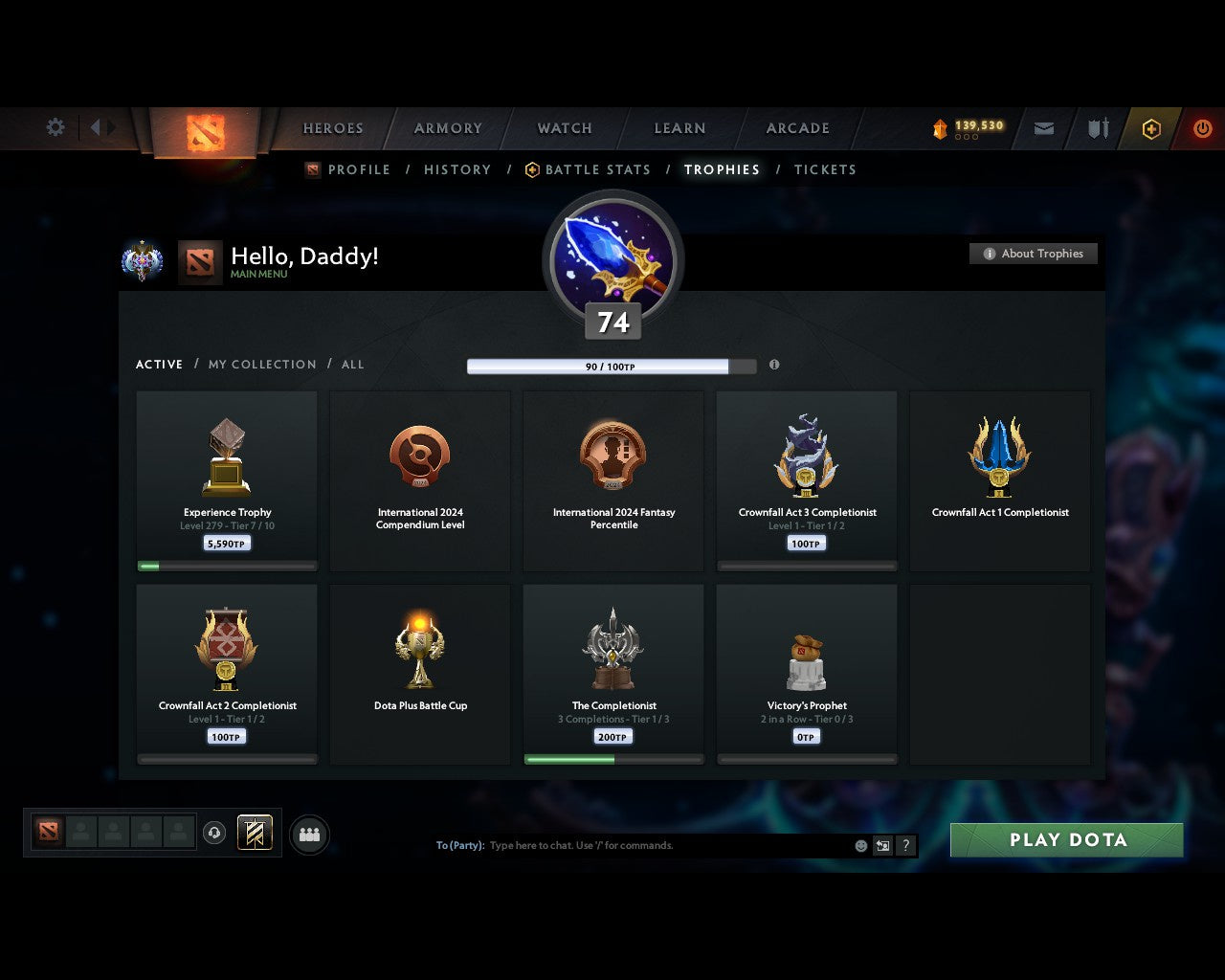Click the red power quit icon

click(1203, 128)
